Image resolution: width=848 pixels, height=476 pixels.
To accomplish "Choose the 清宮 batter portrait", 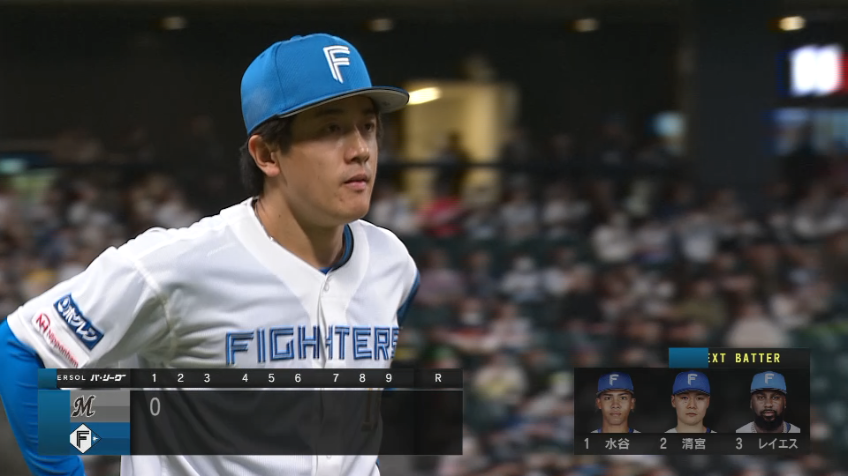I will point(691,402).
